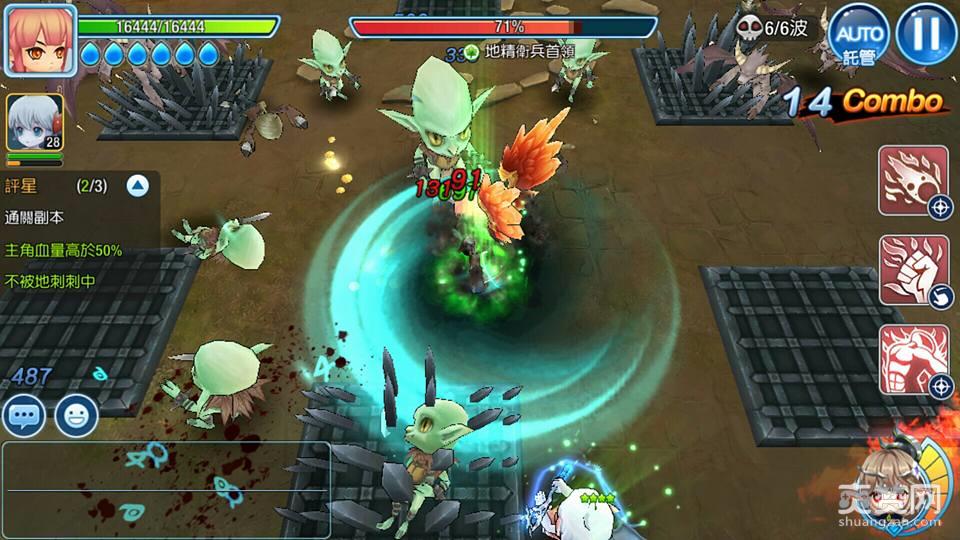Trigger the muscular body buff skill
This screenshot has height=540, width=960.
click(913, 359)
